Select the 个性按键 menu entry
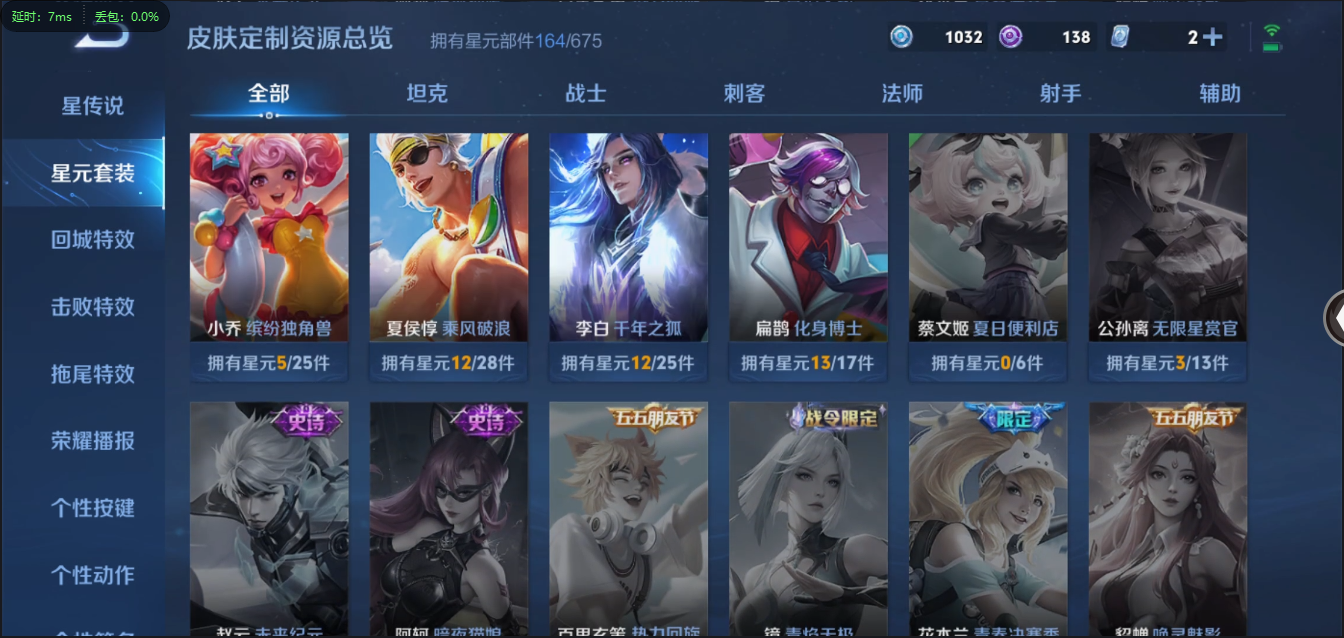 click(92, 508)
